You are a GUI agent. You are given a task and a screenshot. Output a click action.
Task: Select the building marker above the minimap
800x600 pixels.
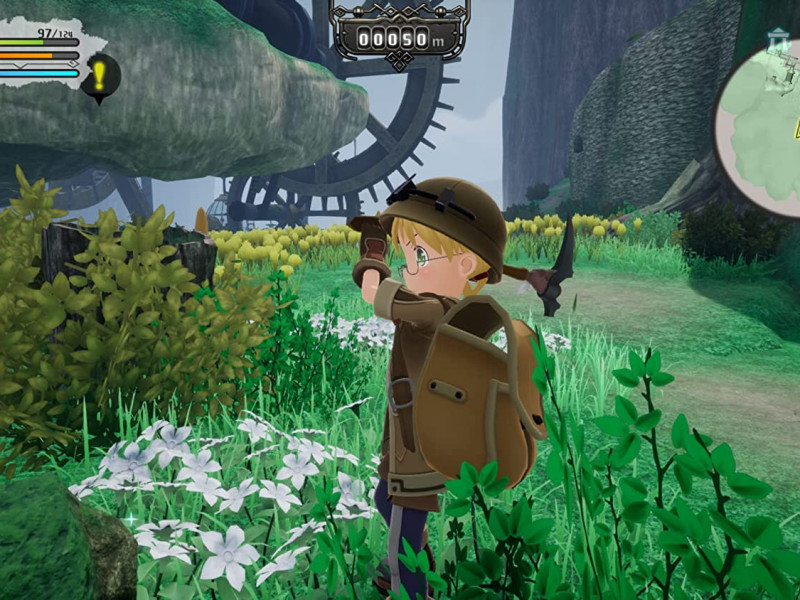(x=780, y=38)
